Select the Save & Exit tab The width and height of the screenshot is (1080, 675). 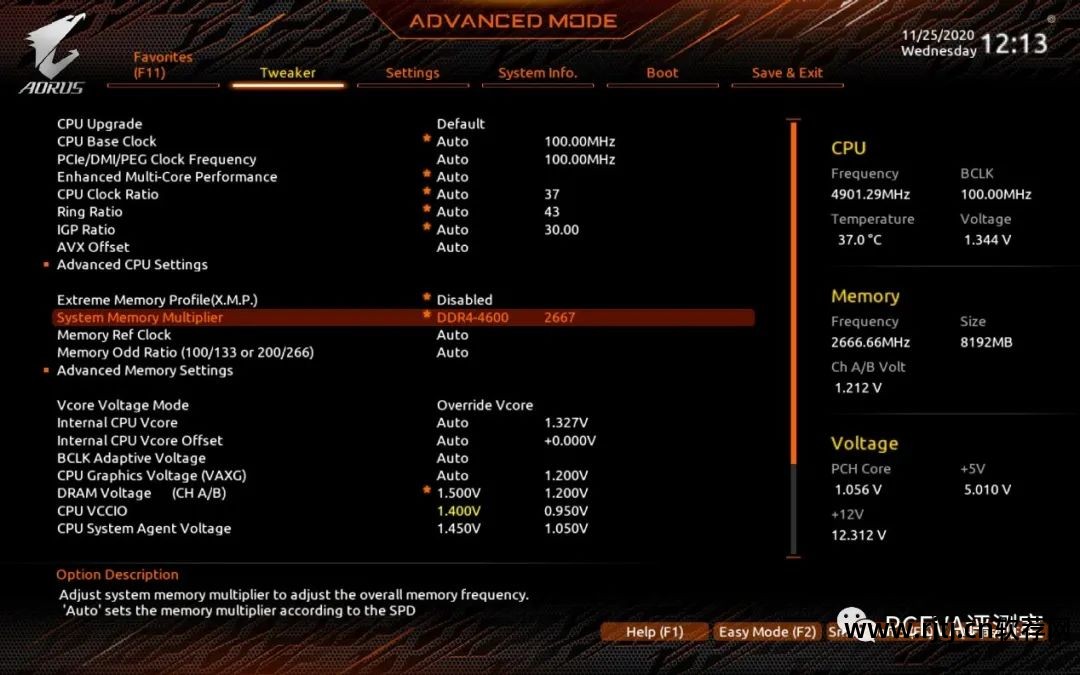787,73
